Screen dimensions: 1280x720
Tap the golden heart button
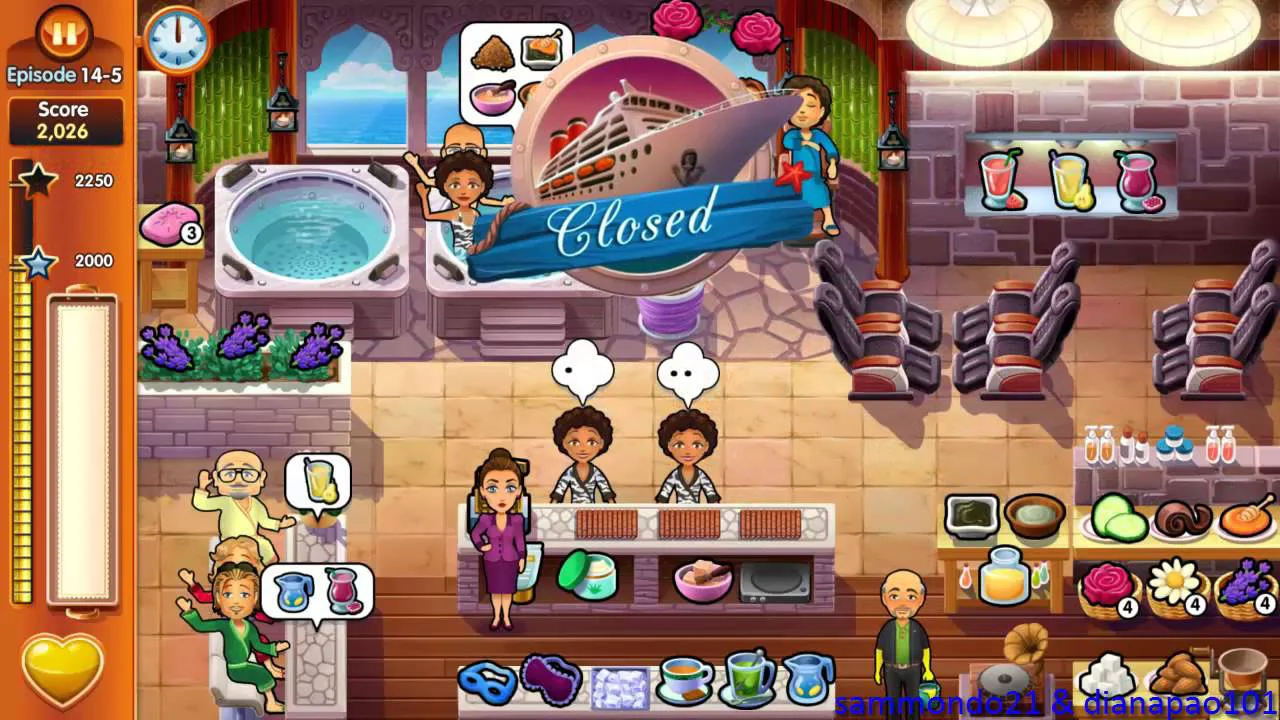tap(63, 668)
